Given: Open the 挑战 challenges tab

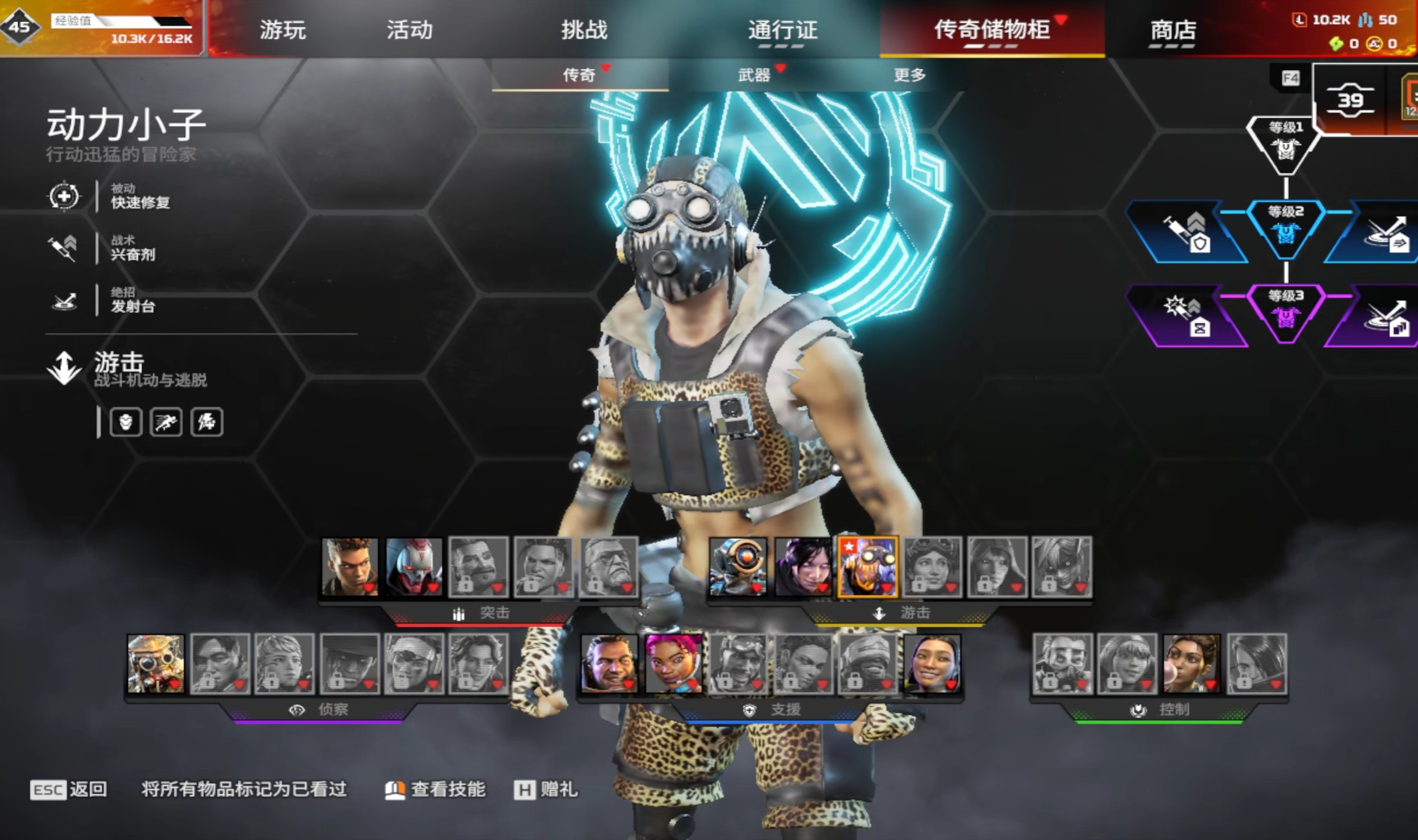Looking at the screenshot, I should (584, 30).
